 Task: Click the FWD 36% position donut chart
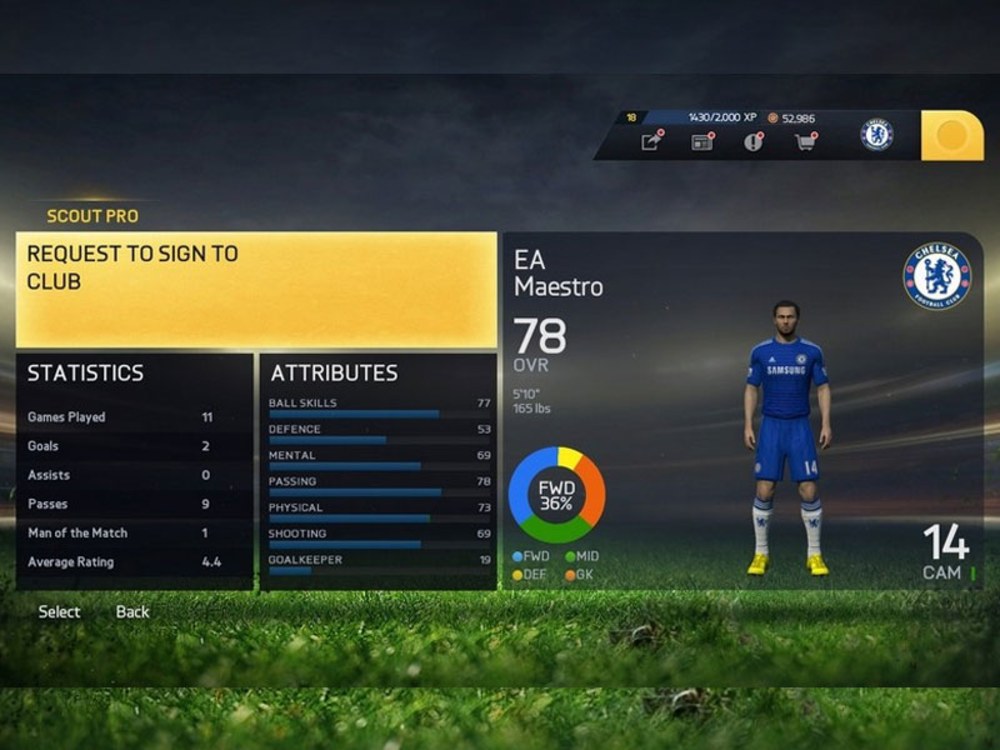point(556,495)
